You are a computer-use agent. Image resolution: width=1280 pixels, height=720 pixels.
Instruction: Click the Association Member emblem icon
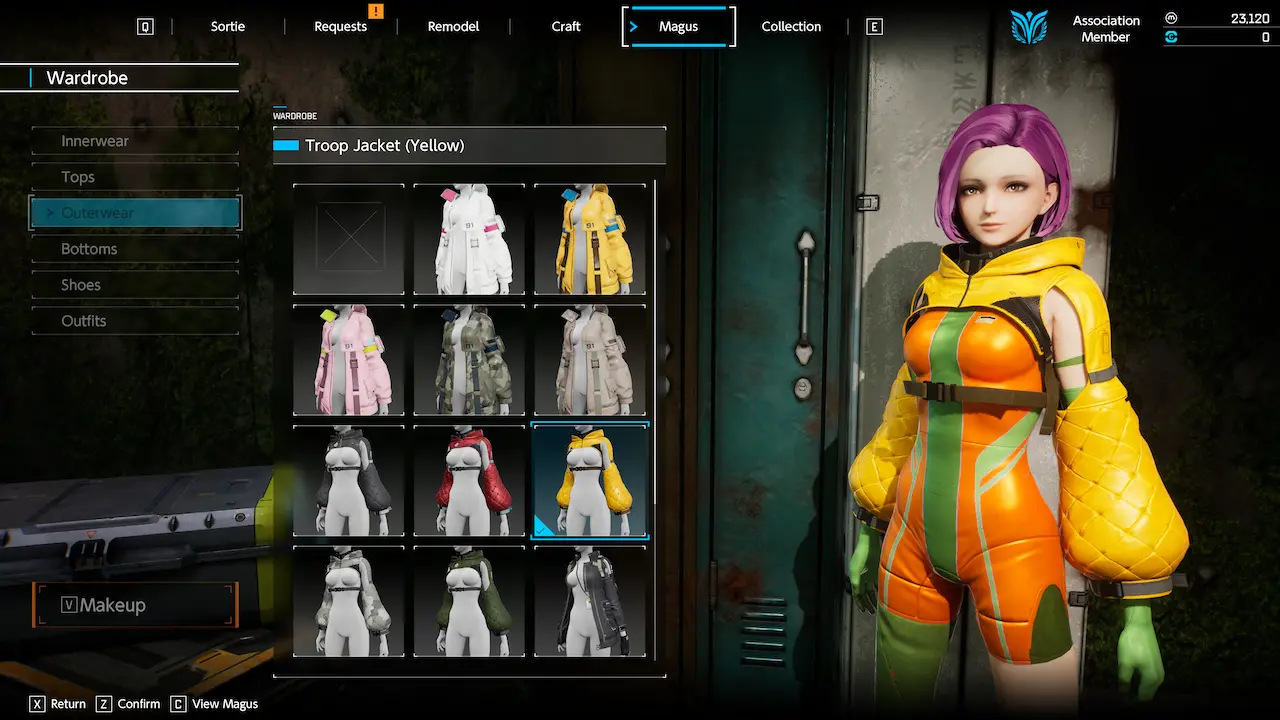click(x=1029, y=27)
